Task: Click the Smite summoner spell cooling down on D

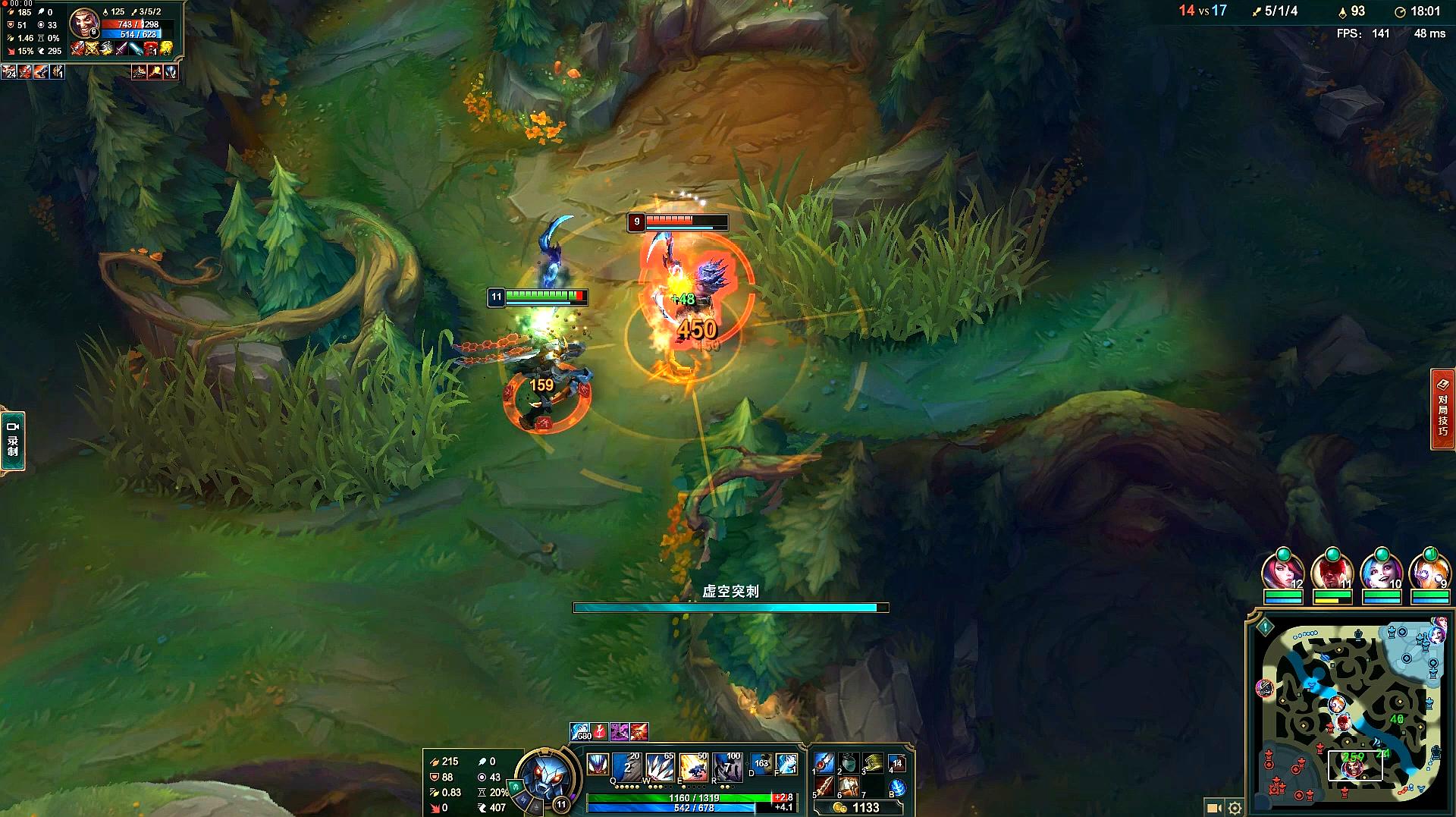Action: 761,765
